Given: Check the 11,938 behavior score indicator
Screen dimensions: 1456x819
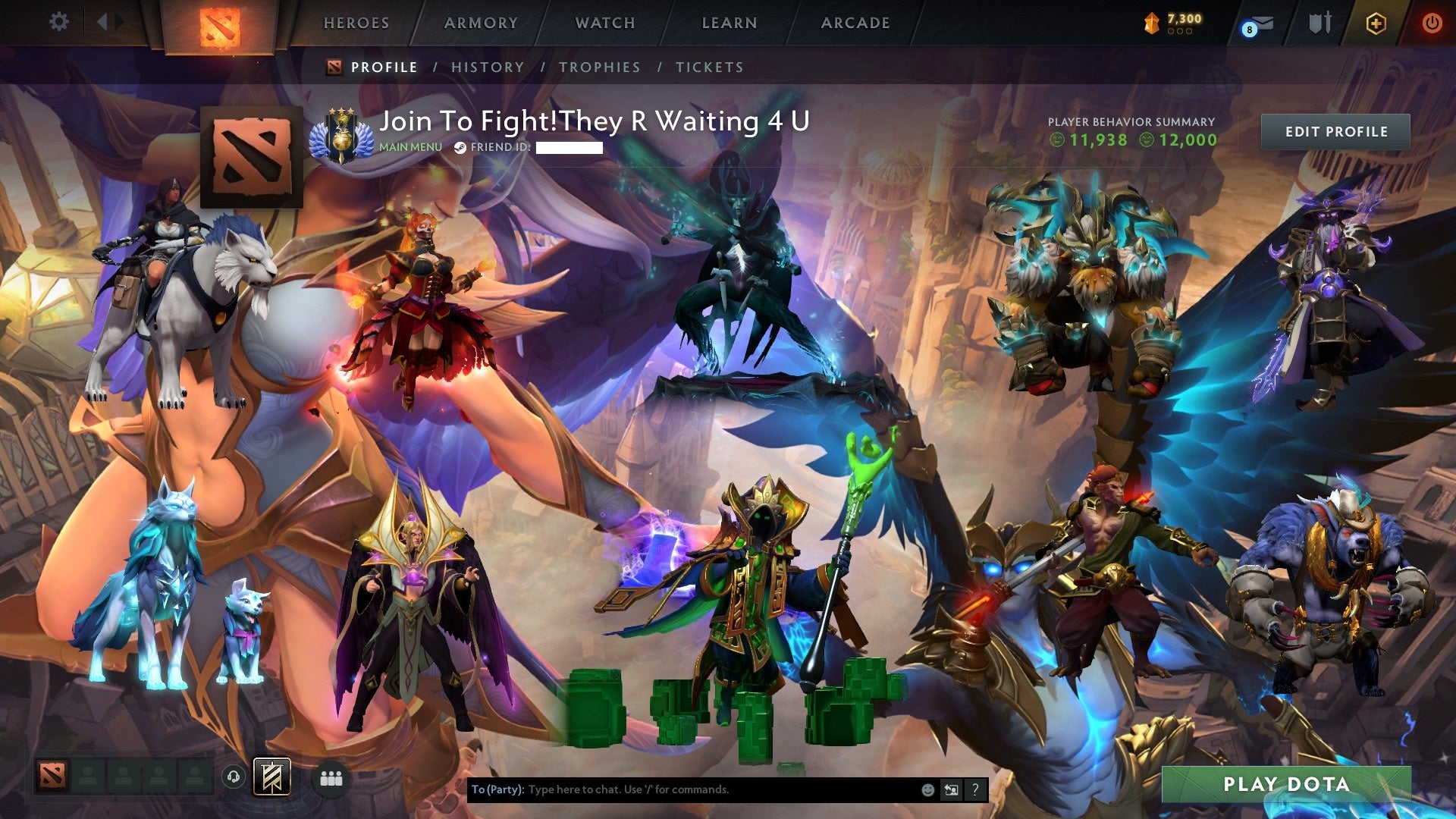Looking at the screenshot, I should 1095,140.
